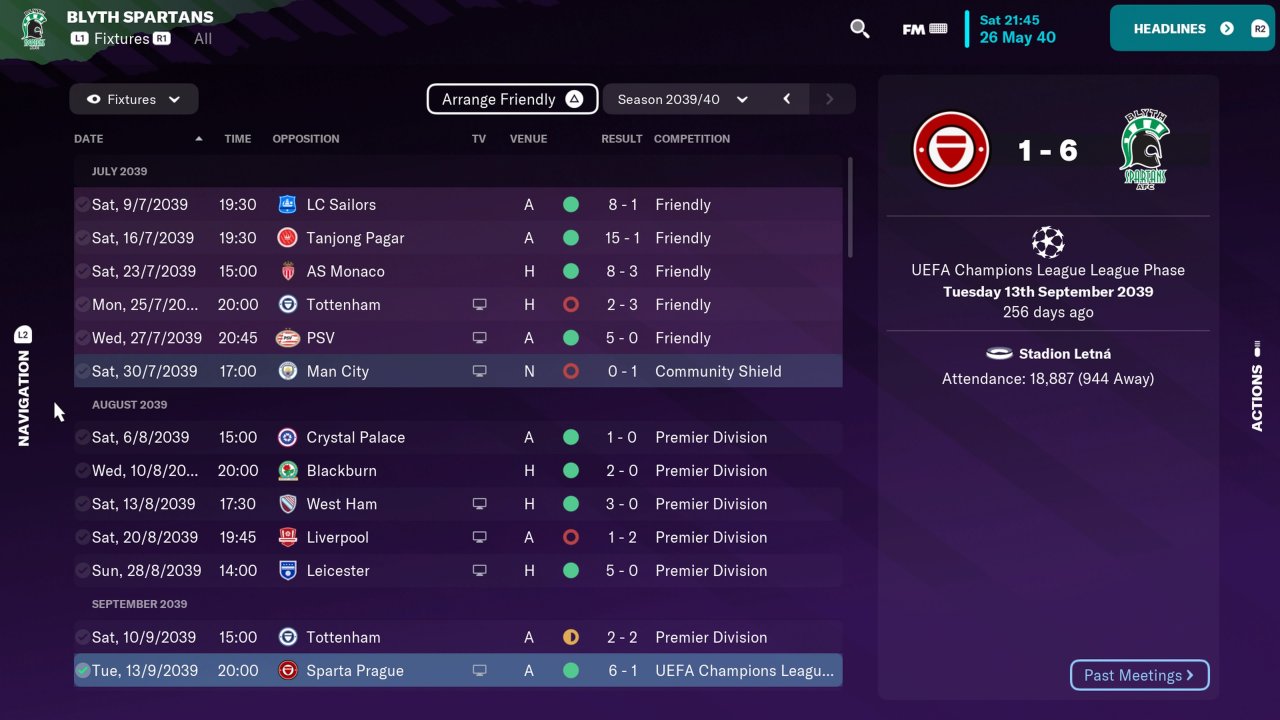Select the Tanjong Pagar fixture row
This screenshot has width=1280, height=720.
click(457, 238)
